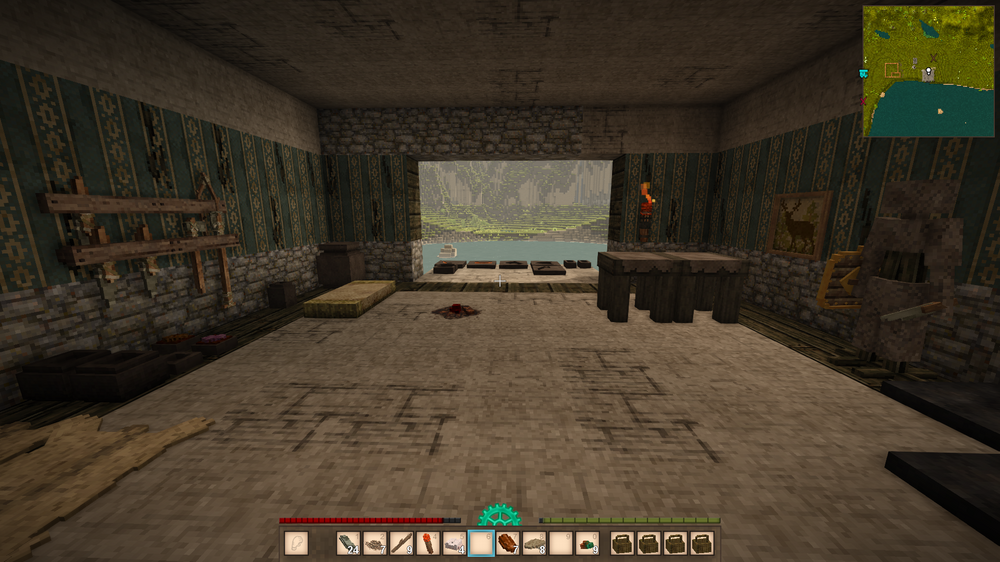Select the stick stack of nine
Viewport: 1000px width, 562px height.
401,544
